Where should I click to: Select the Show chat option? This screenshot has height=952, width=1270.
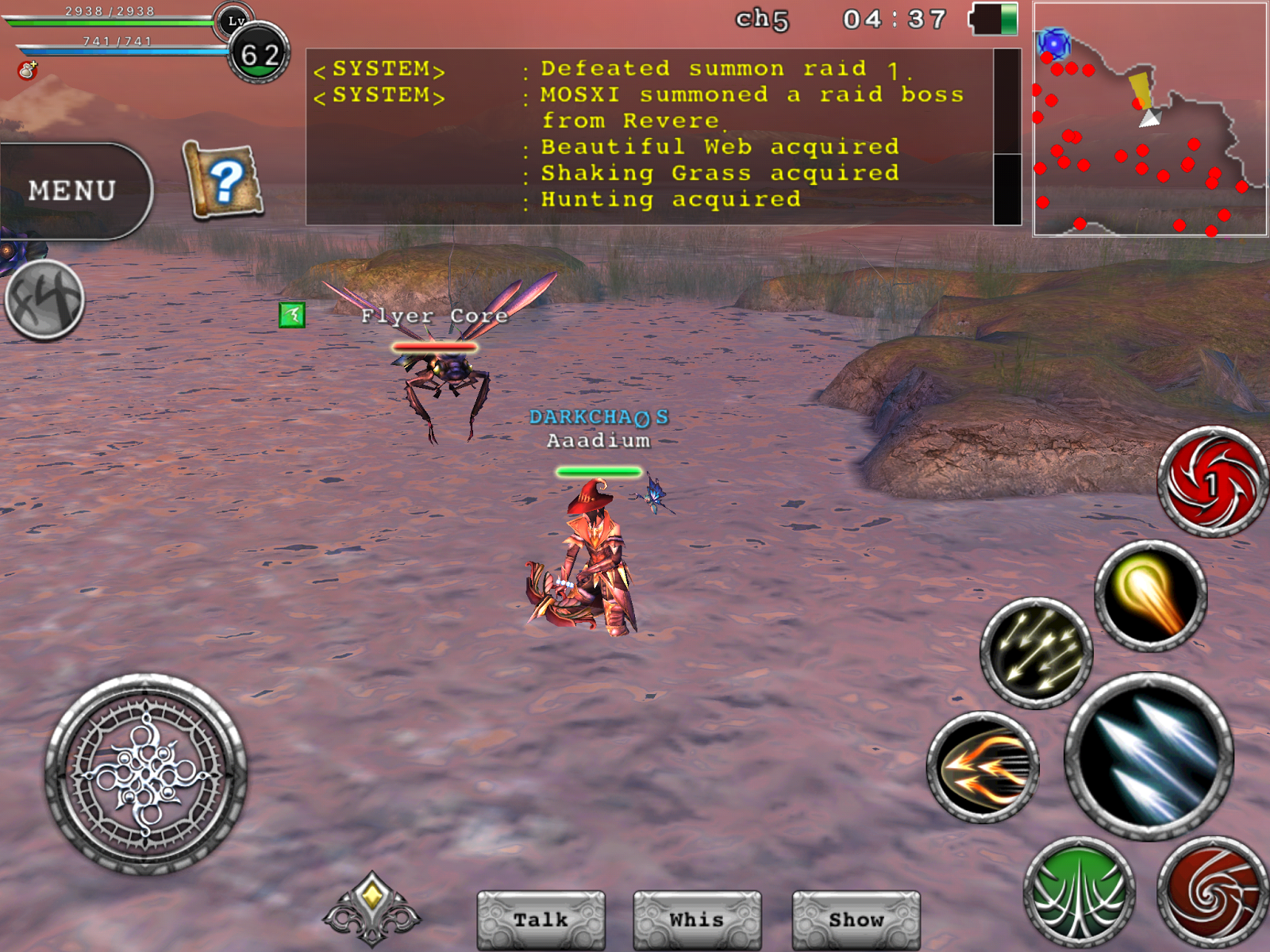[x=855, y=919]
